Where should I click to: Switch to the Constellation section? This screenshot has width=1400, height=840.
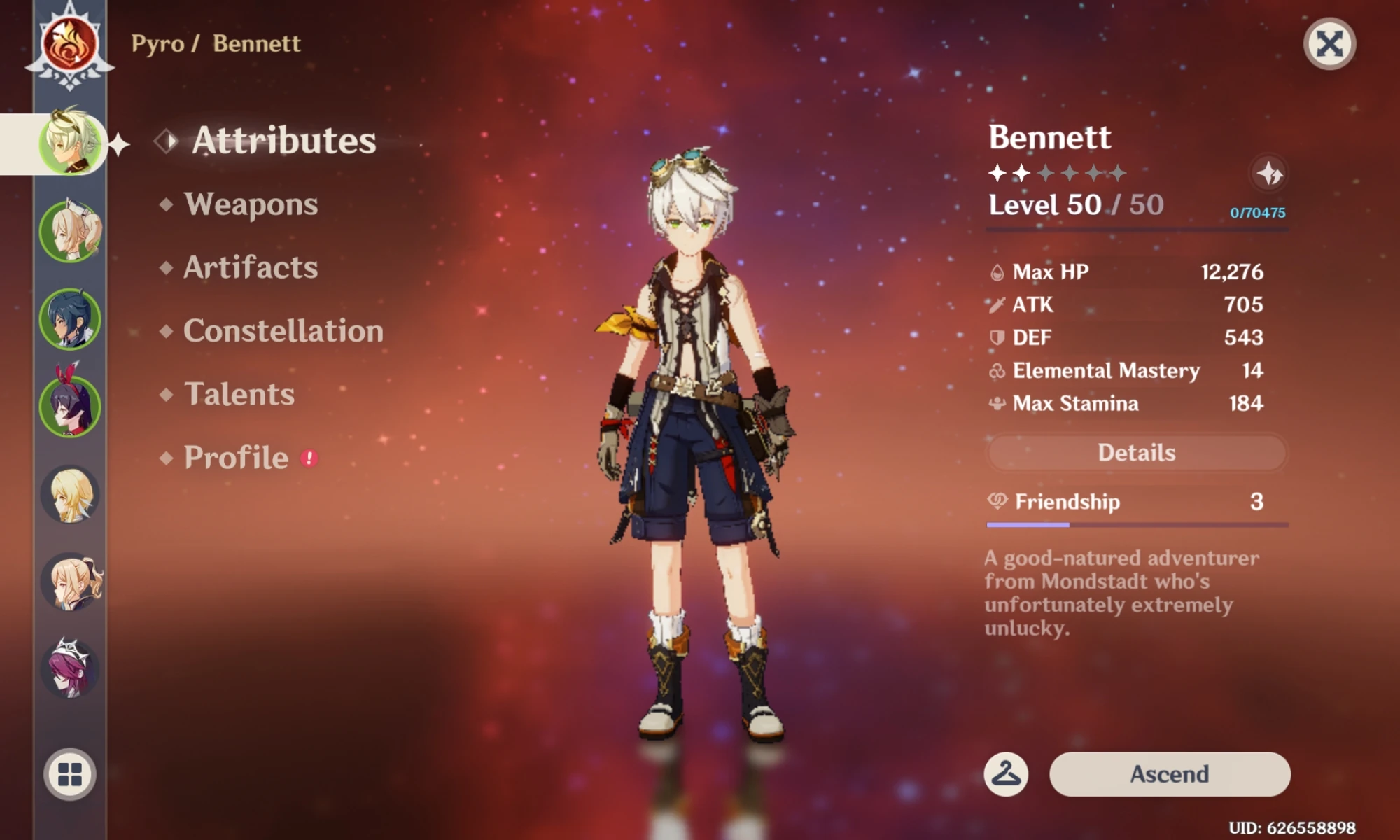click(283, 330)
